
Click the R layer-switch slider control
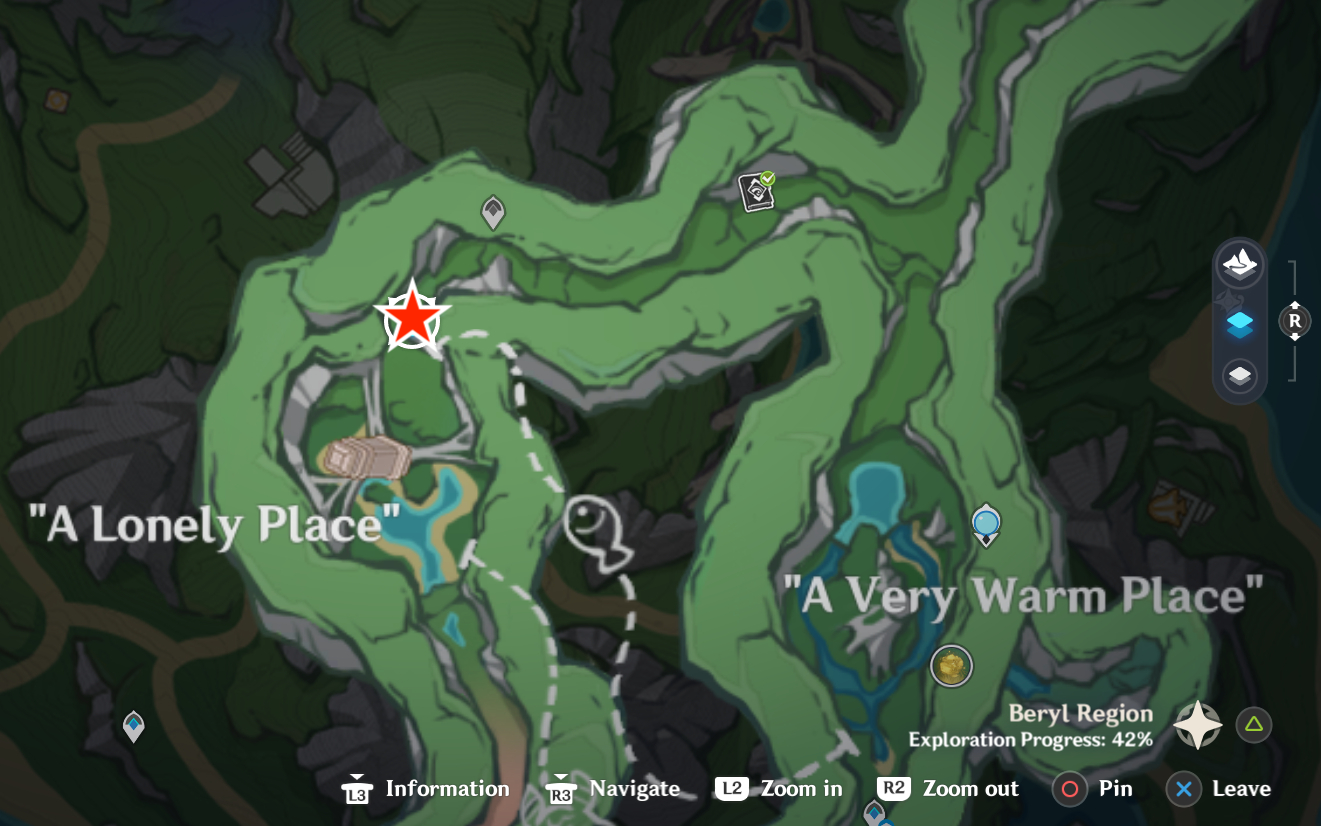point(1294,321)
